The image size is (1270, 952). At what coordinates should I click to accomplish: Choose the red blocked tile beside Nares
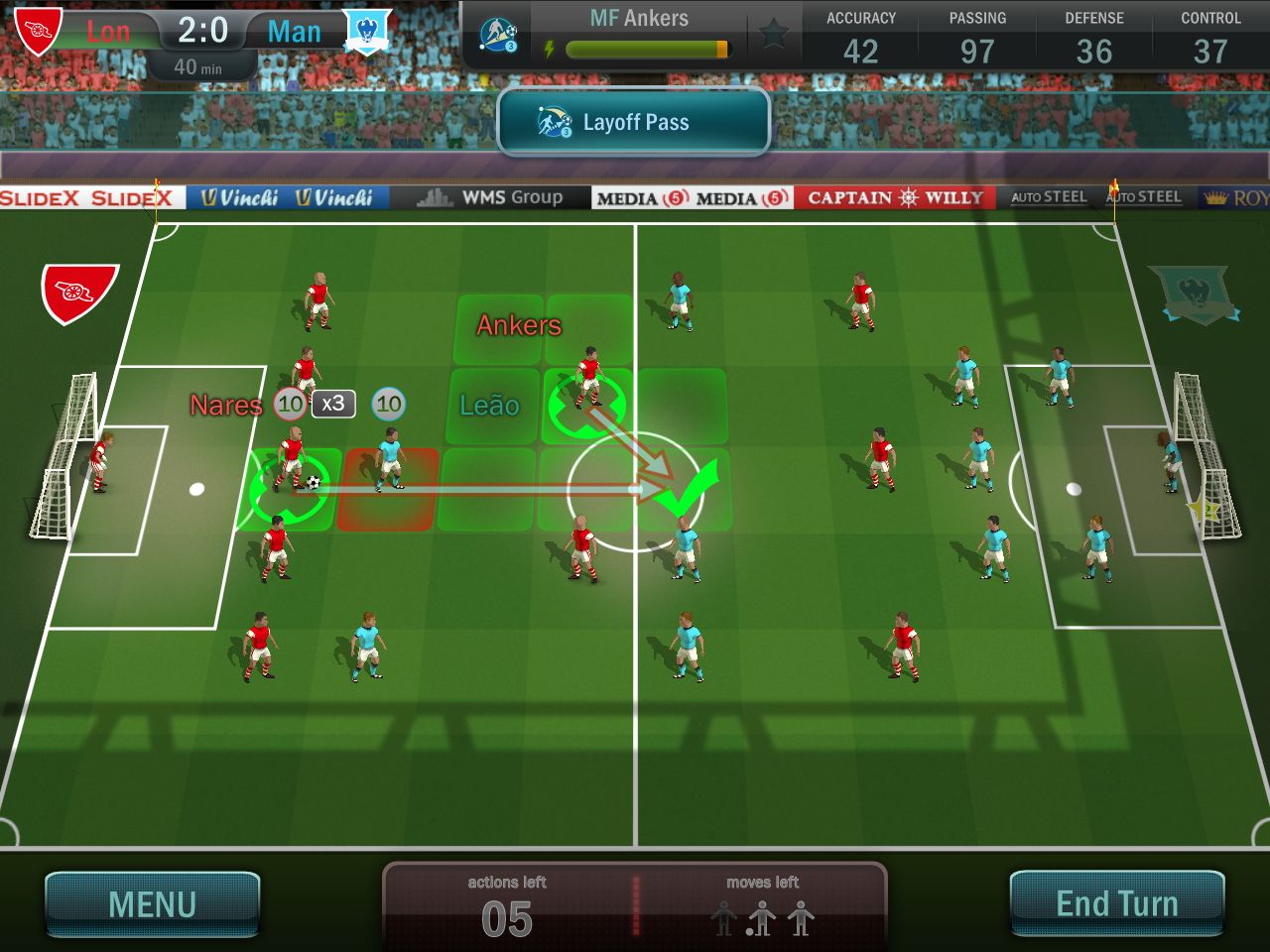click(388, 490)
